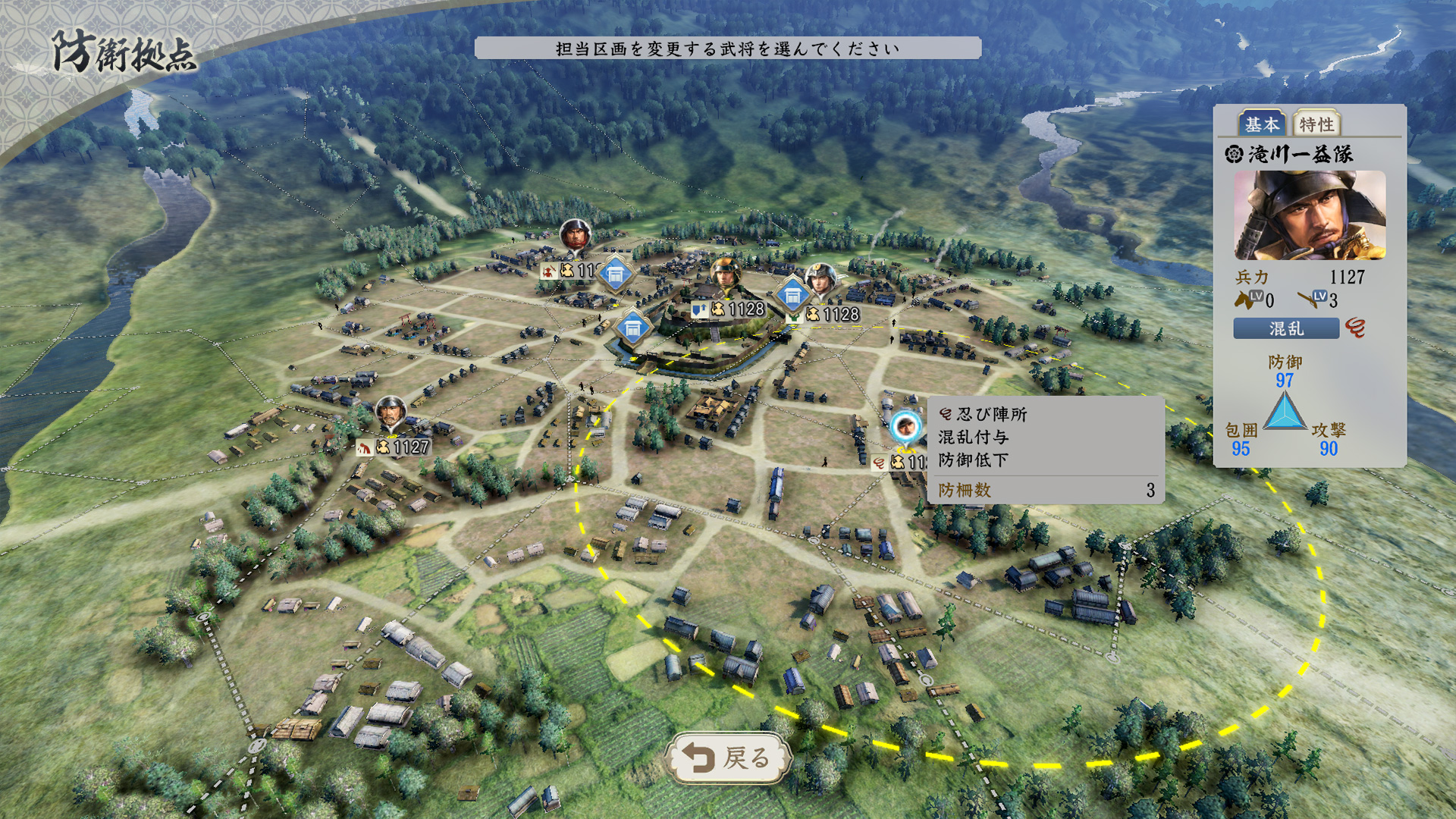1456x819 pixels.
Task: Choose the gold-helmeted officer above the castle
Action: point(726,275)
